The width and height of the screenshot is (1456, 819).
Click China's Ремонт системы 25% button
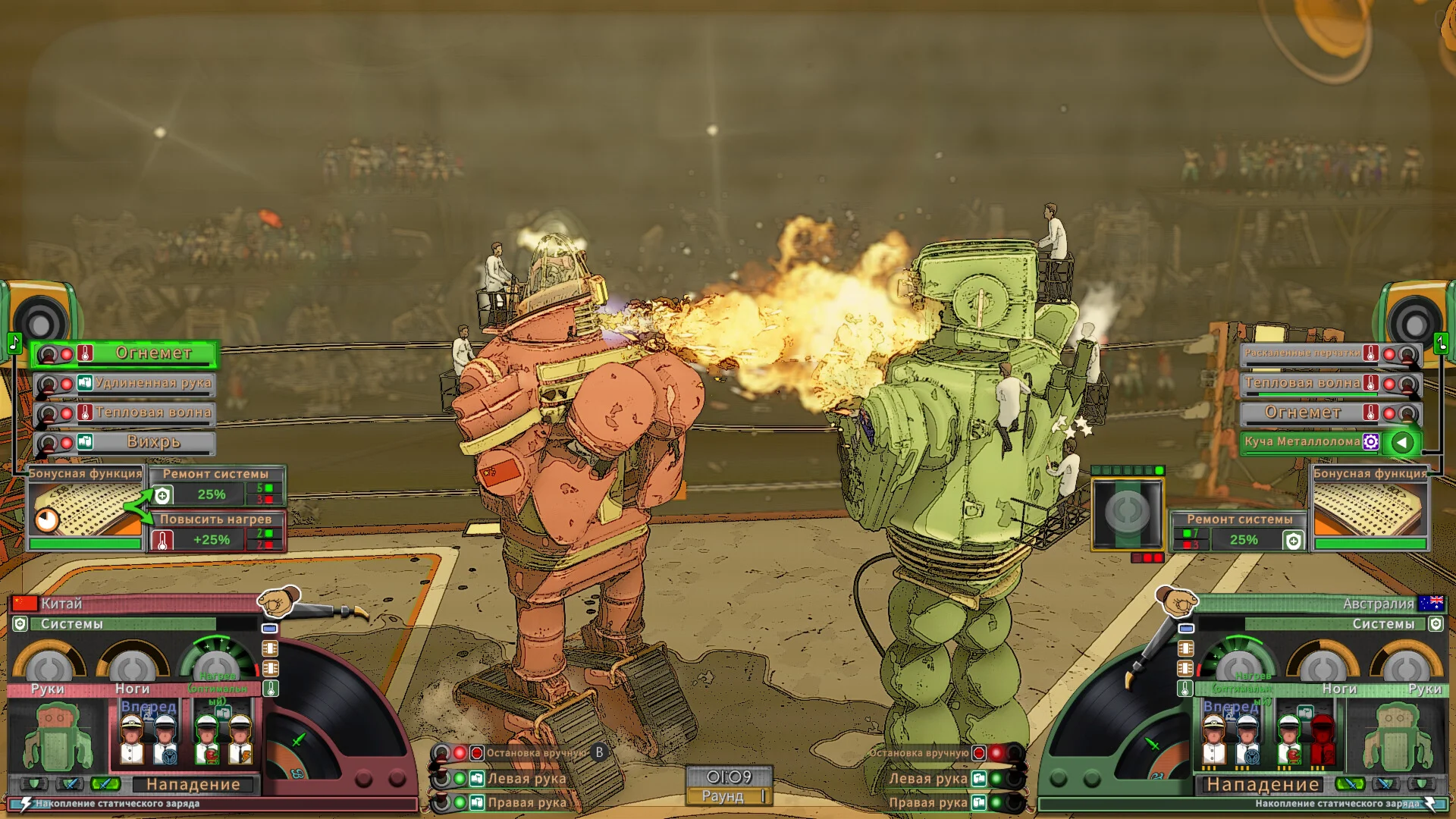point(211,494)
